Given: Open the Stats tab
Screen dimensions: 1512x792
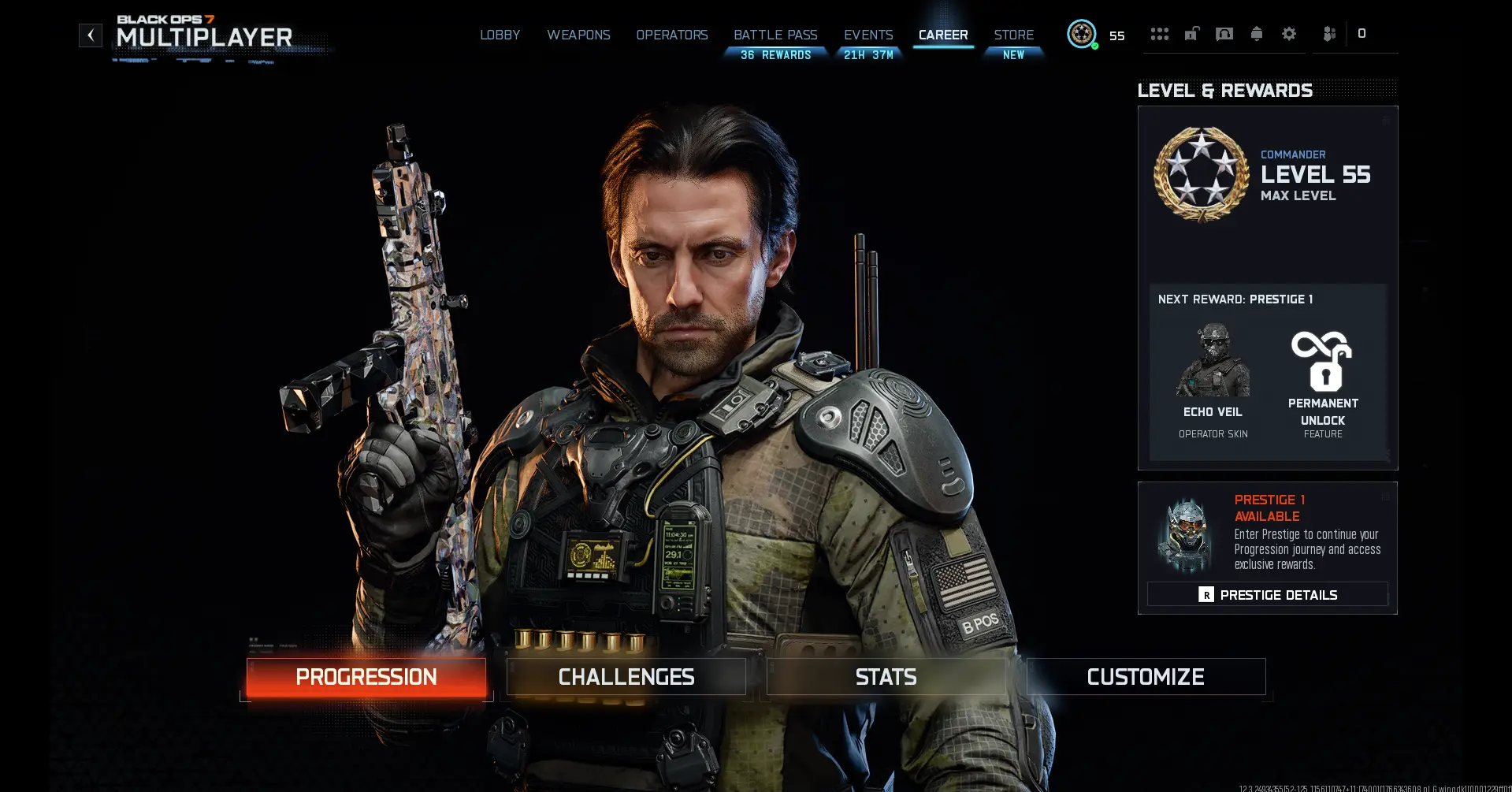Looking at the screenshot, I should point(885,676).
